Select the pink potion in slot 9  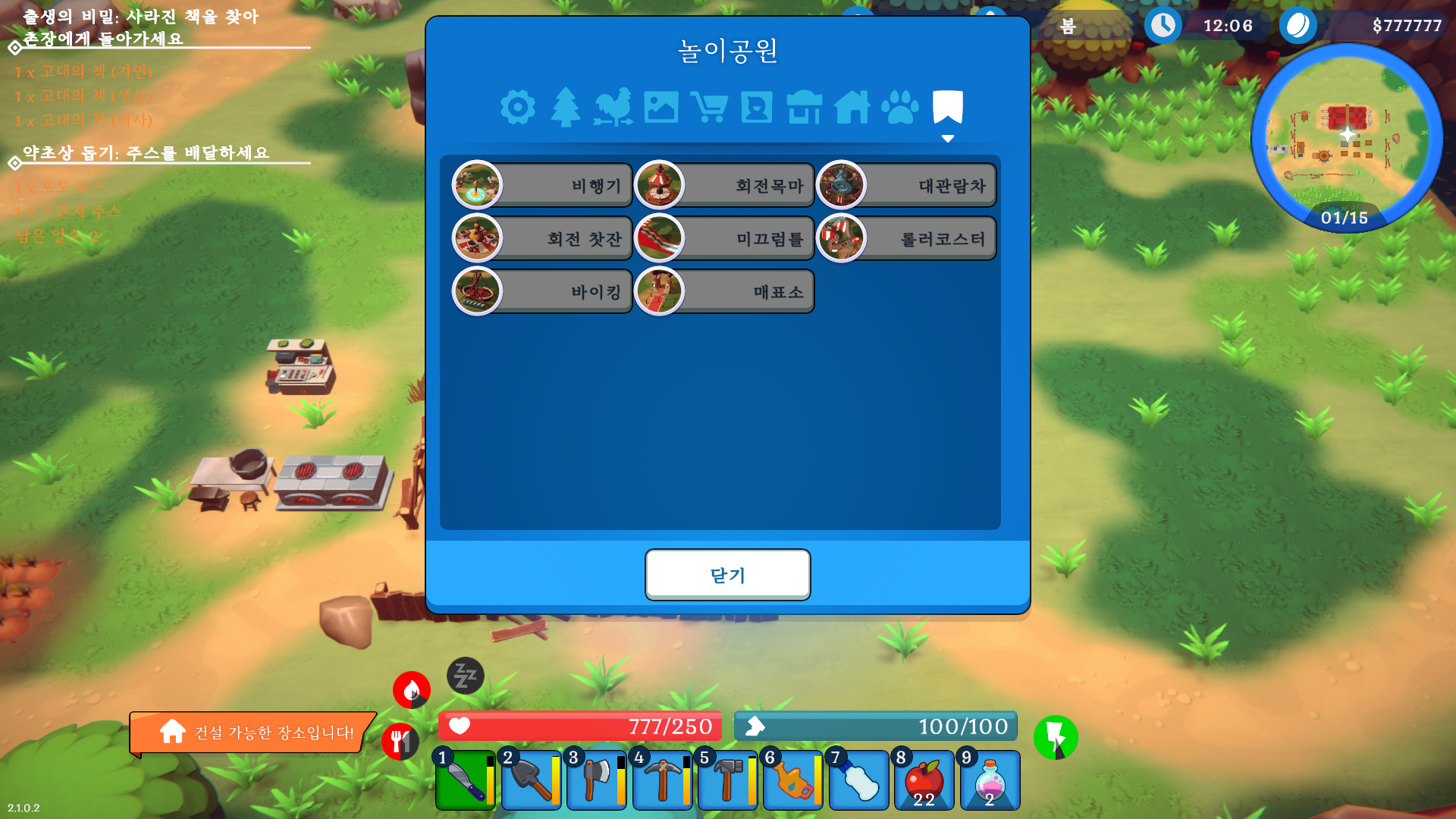(x=989, y=781)
